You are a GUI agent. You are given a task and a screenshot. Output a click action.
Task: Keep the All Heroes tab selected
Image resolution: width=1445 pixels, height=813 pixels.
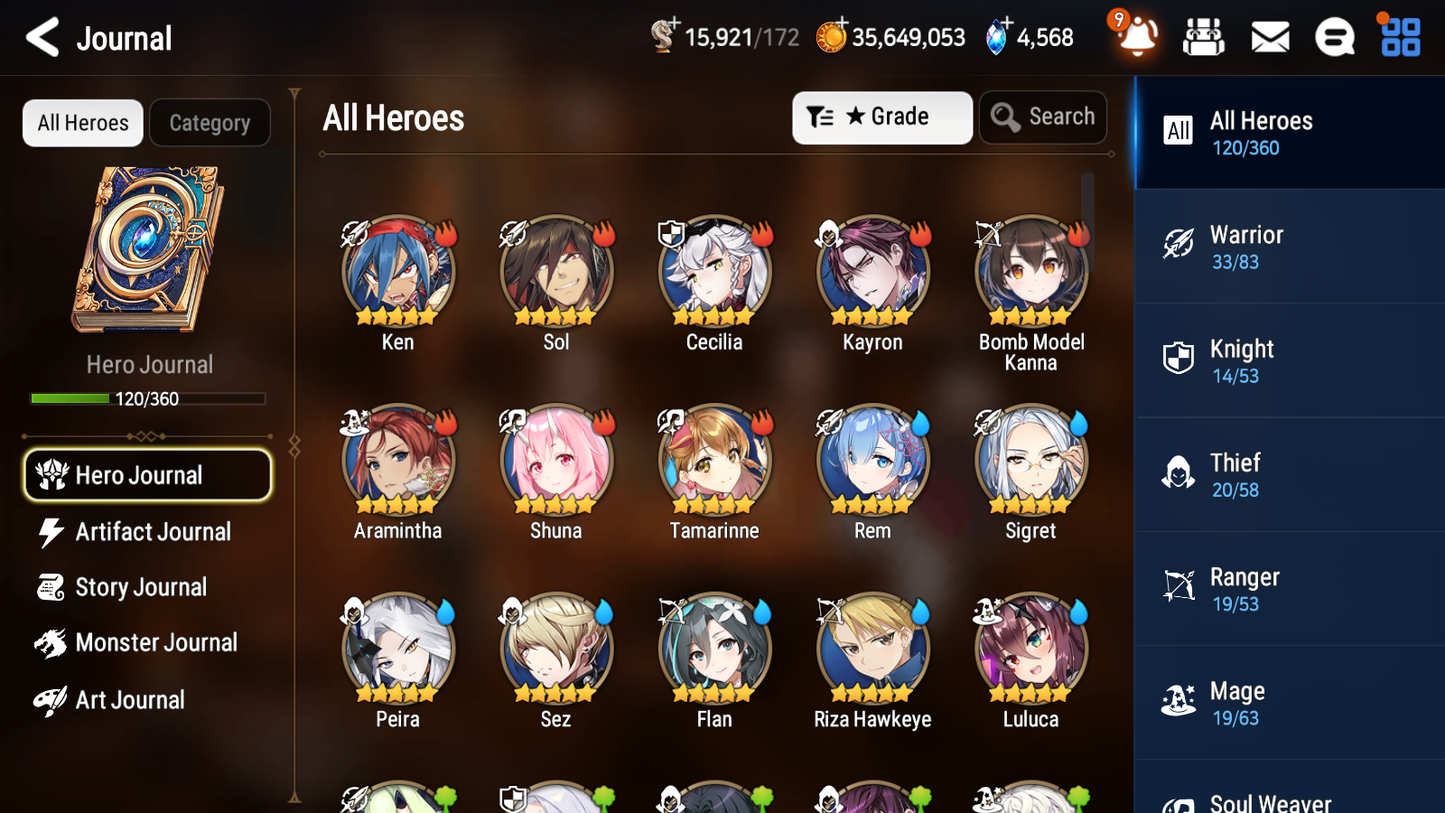(82, 122)
